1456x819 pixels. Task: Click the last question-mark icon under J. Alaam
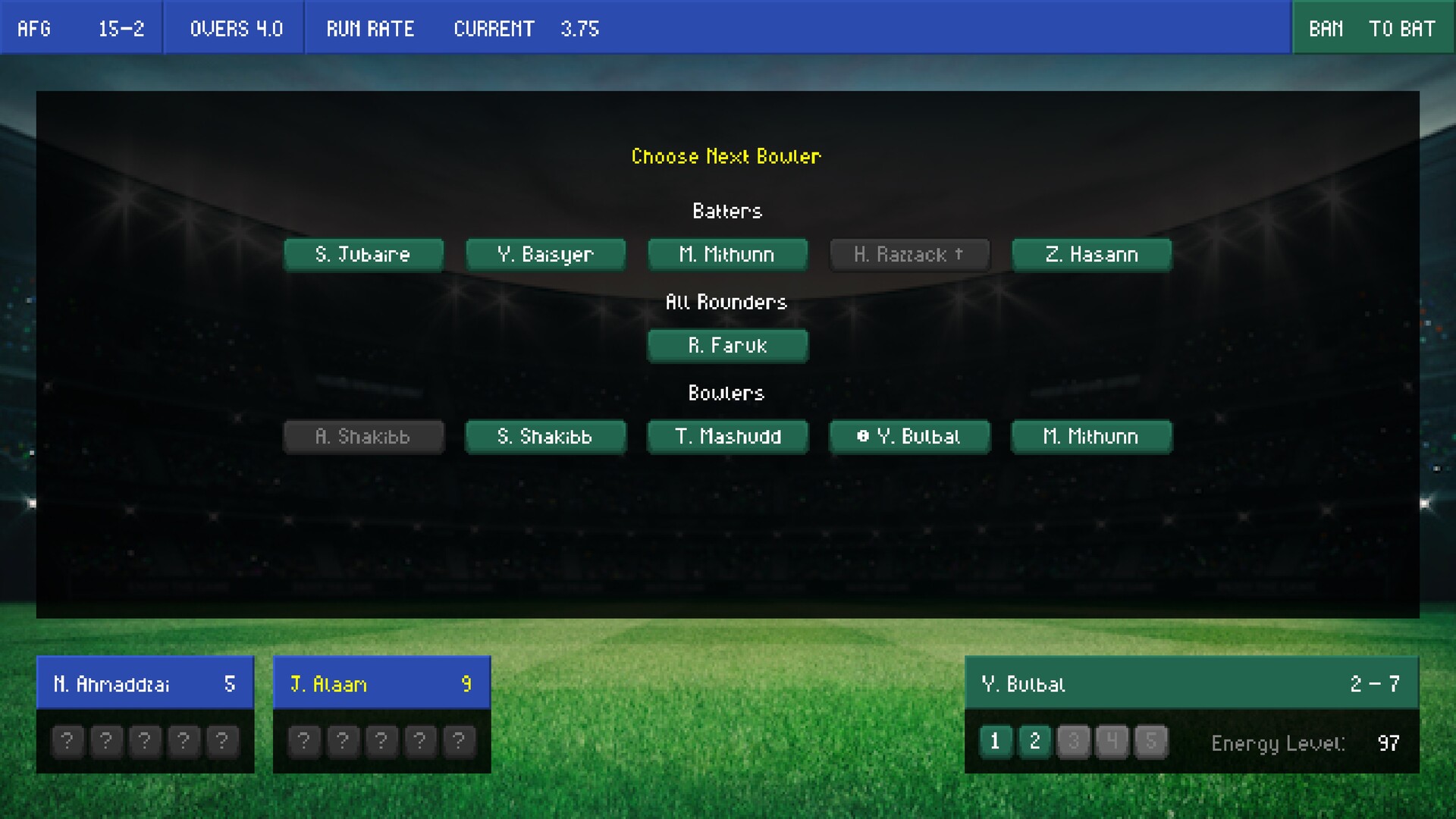459,741
